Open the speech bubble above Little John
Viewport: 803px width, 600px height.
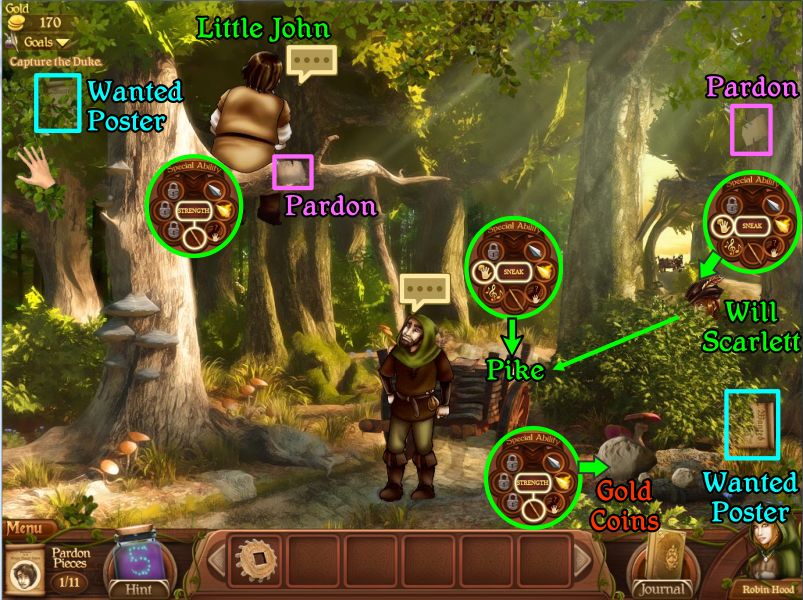click(x=310, y=62)
